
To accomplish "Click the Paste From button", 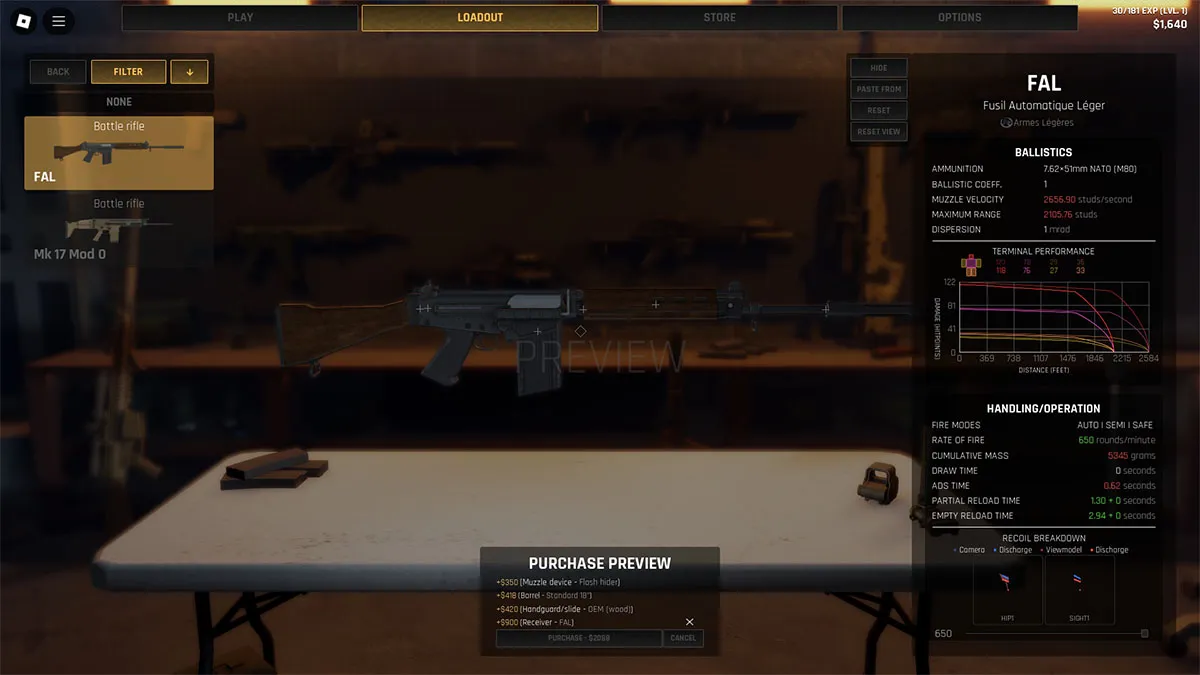I will 879,89.
